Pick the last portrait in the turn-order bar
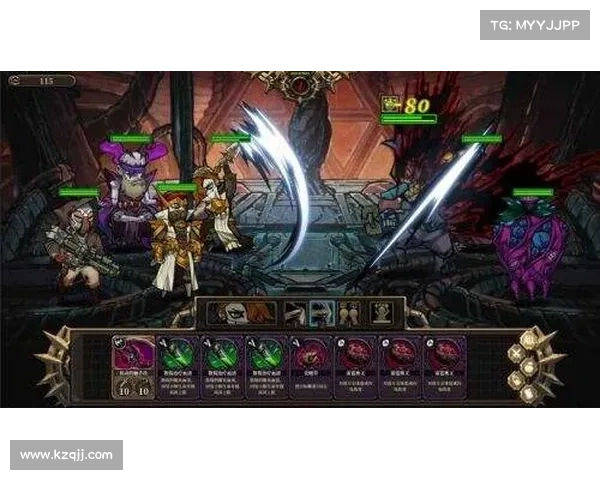600x480 pixels. [x=381, y=313]
